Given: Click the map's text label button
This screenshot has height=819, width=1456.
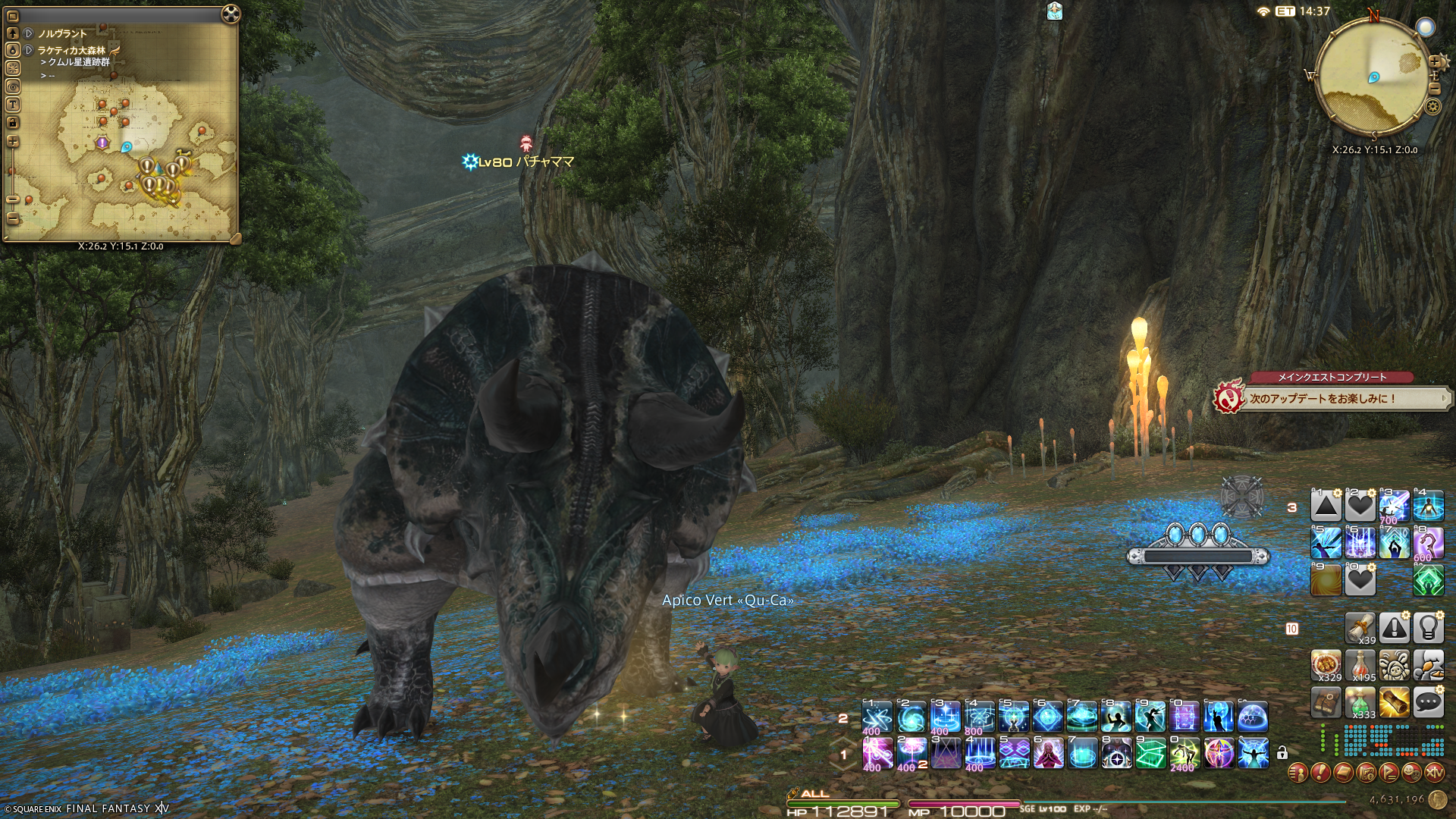Looking at the screenshot, I should (x=12, y=105).
